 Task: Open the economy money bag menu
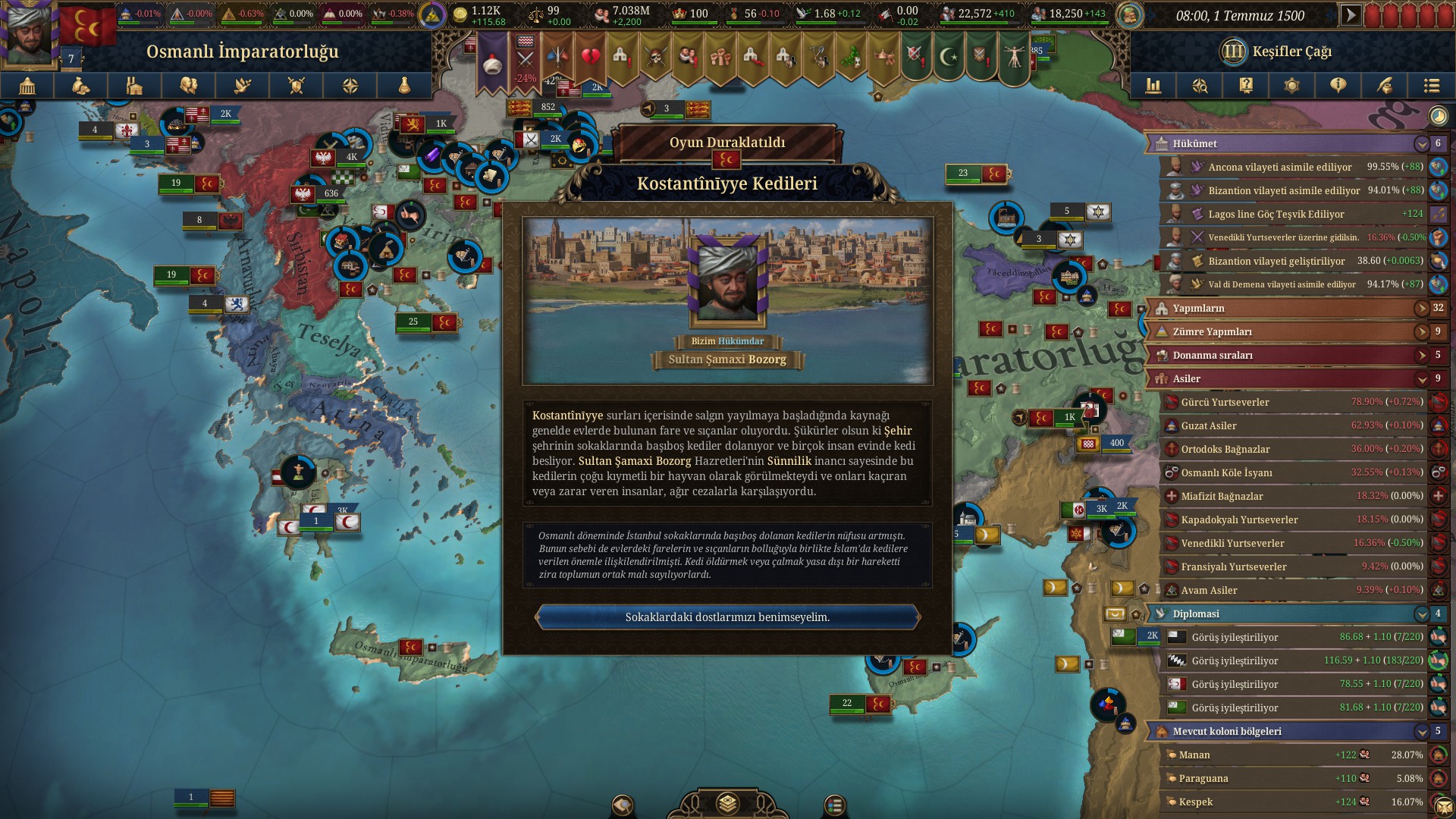(81, 86)
